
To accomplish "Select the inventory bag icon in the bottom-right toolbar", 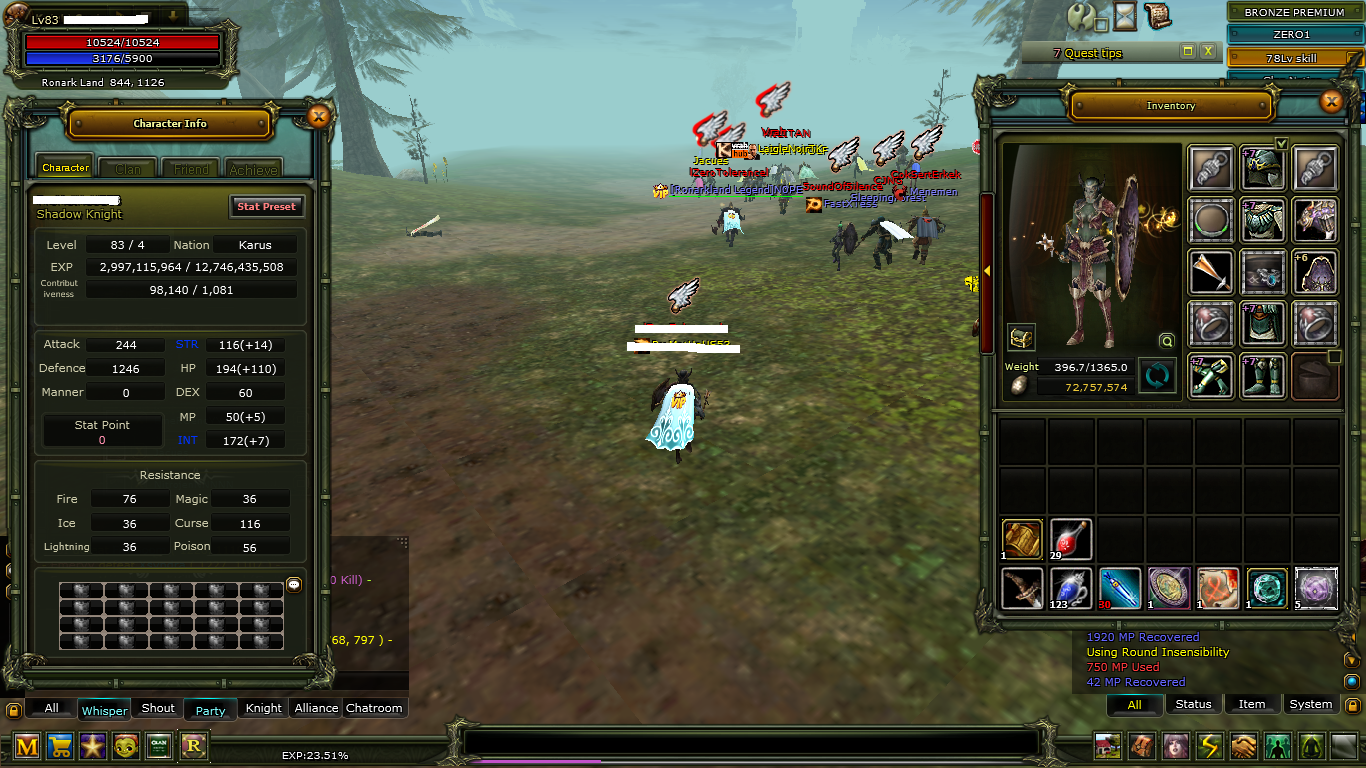I will (x=1140, y=747).
